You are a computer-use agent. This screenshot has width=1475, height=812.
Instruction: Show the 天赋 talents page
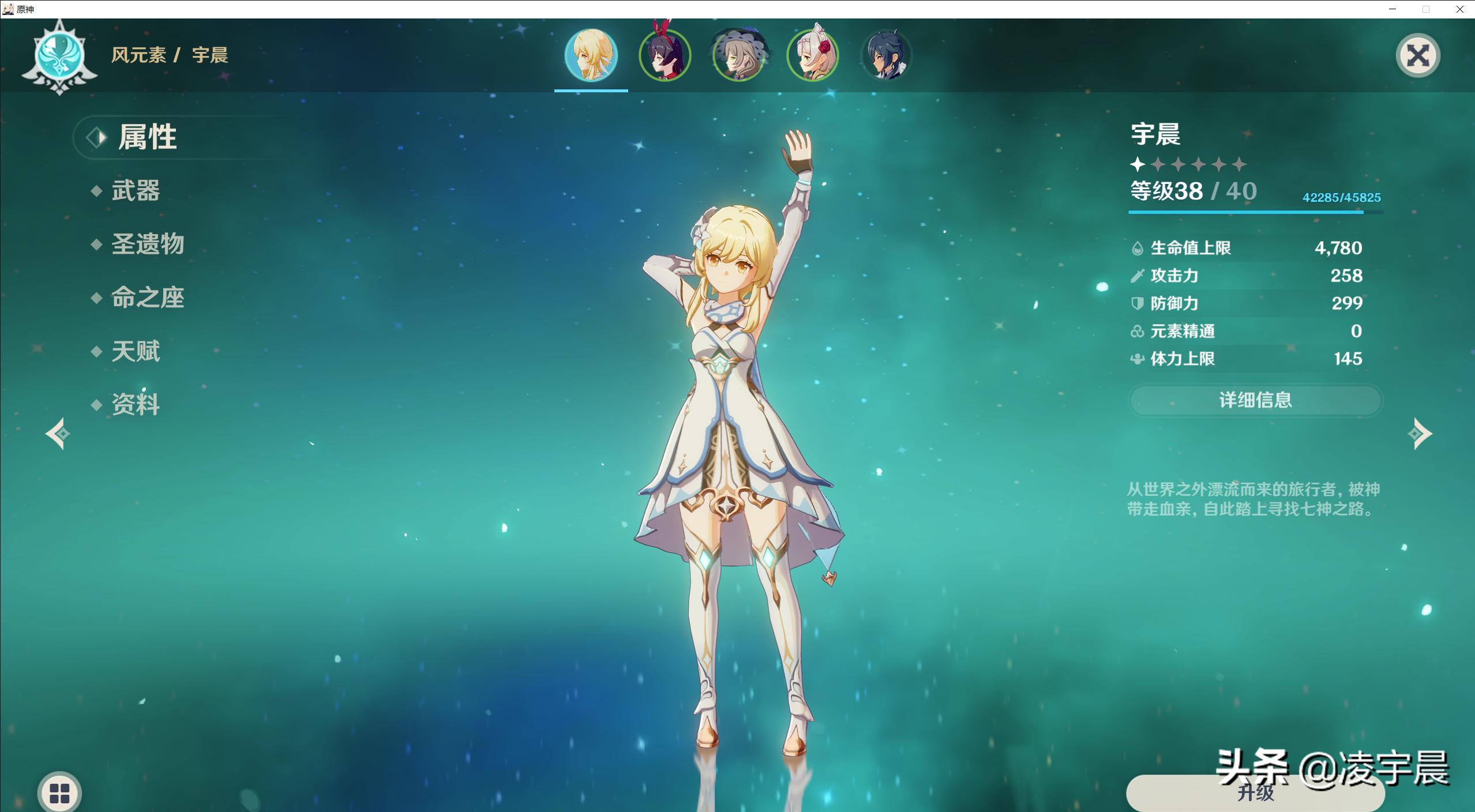(x=135, y=351)
